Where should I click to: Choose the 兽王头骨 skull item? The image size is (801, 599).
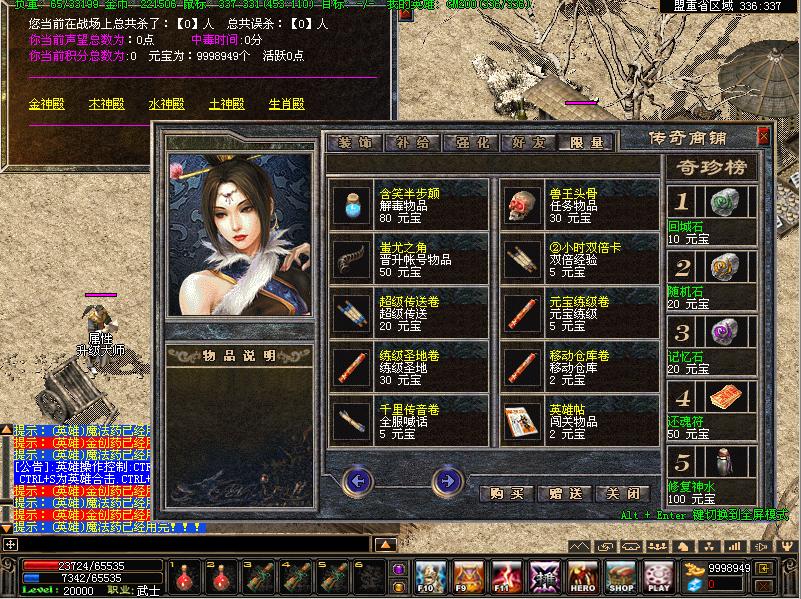coord(520,206)
